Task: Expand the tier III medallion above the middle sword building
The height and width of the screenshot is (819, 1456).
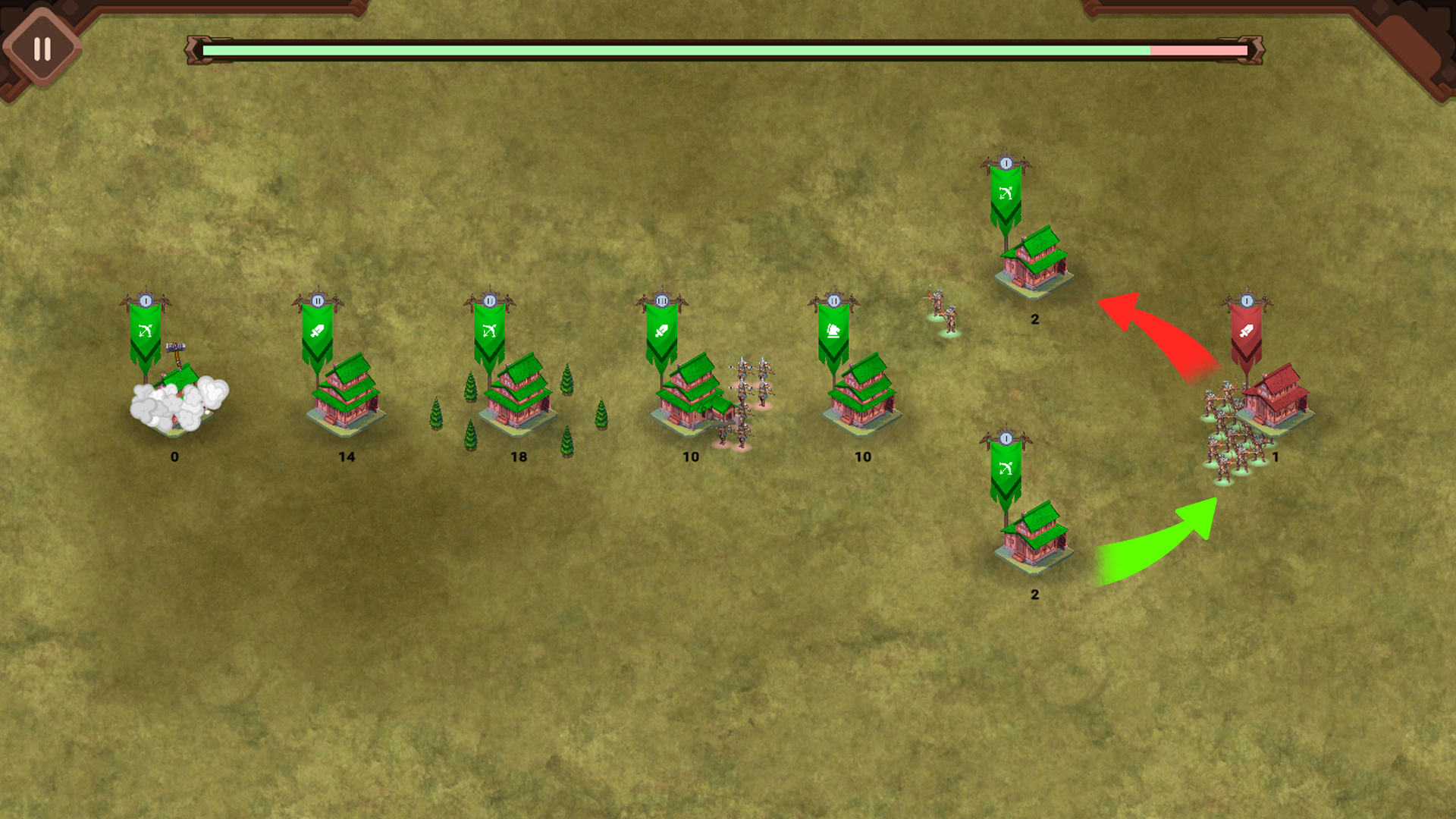Action: 663,300
